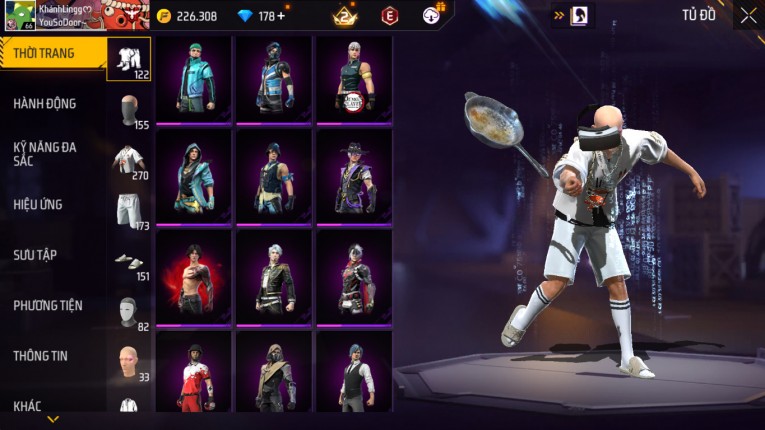Close the vault with the X button
Viewport: 765px width, 430px height.
click(x=748, y=16)
